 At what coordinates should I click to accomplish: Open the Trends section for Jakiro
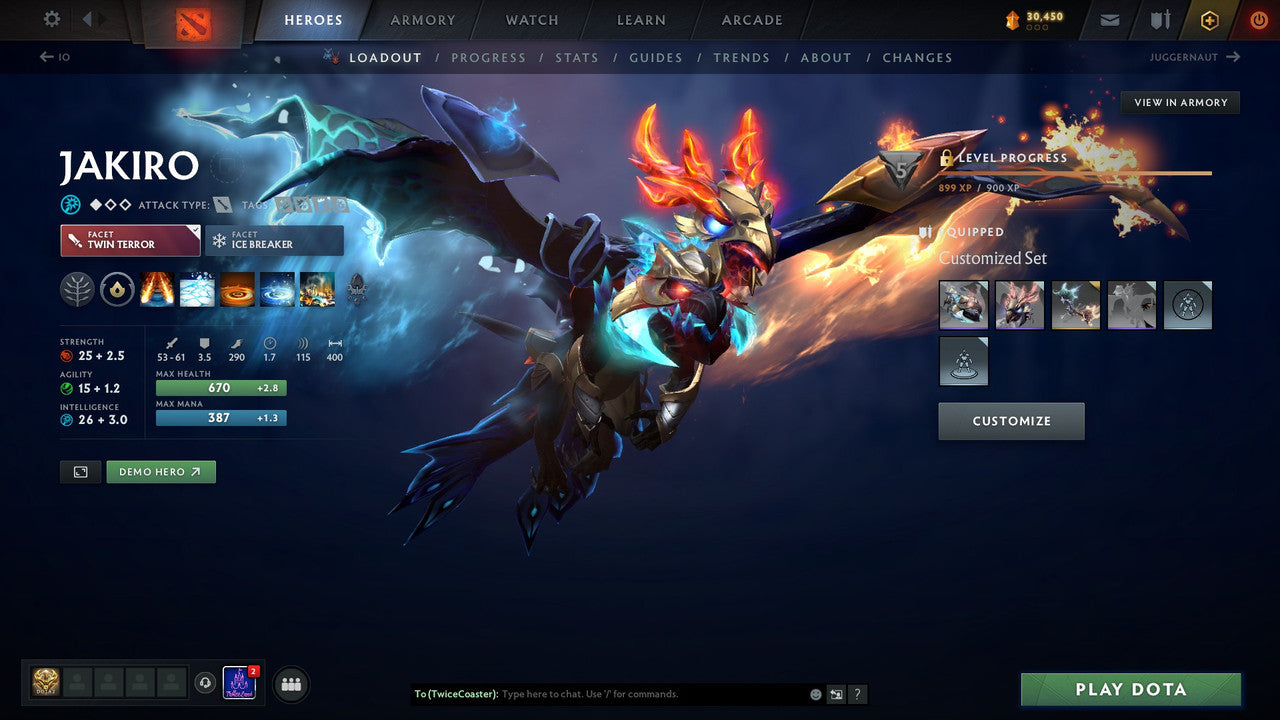(x=742, y=57)
